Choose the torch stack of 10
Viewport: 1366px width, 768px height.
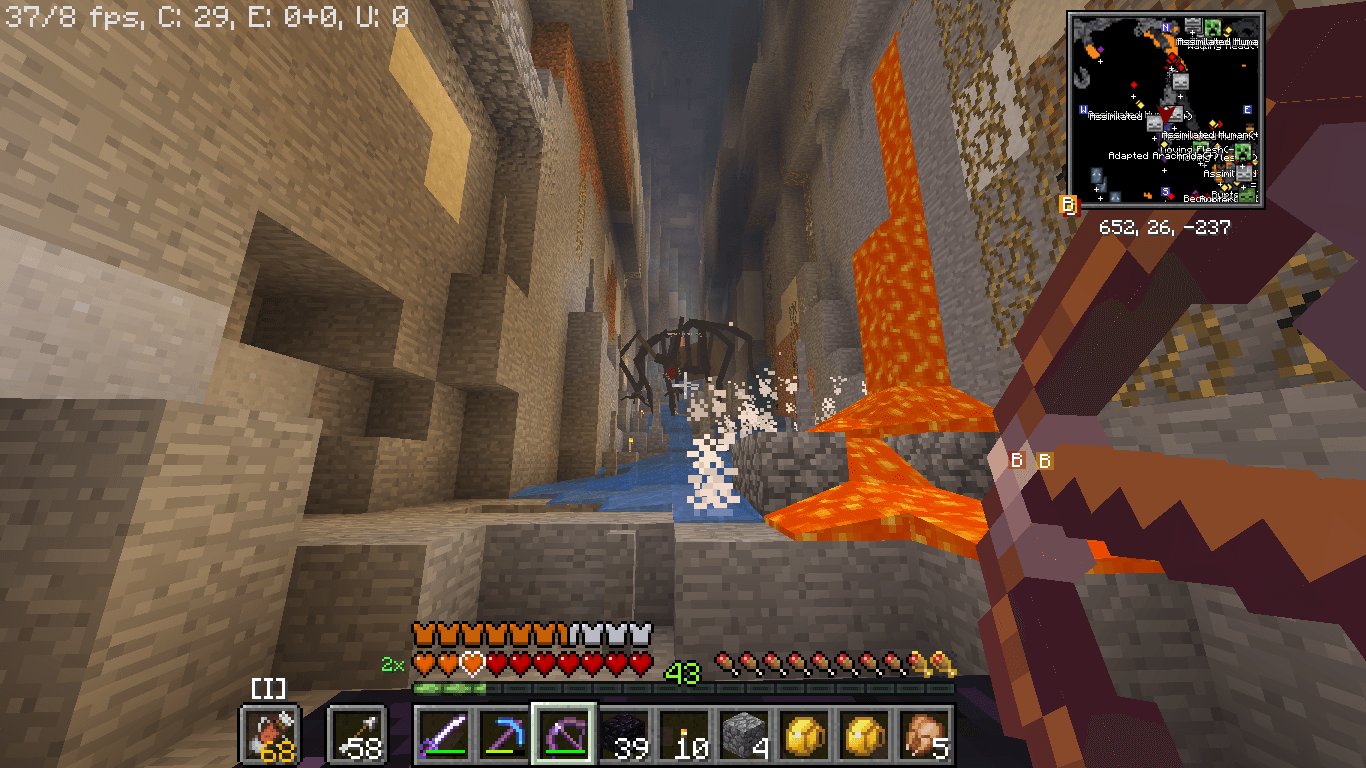pos(686,735)
